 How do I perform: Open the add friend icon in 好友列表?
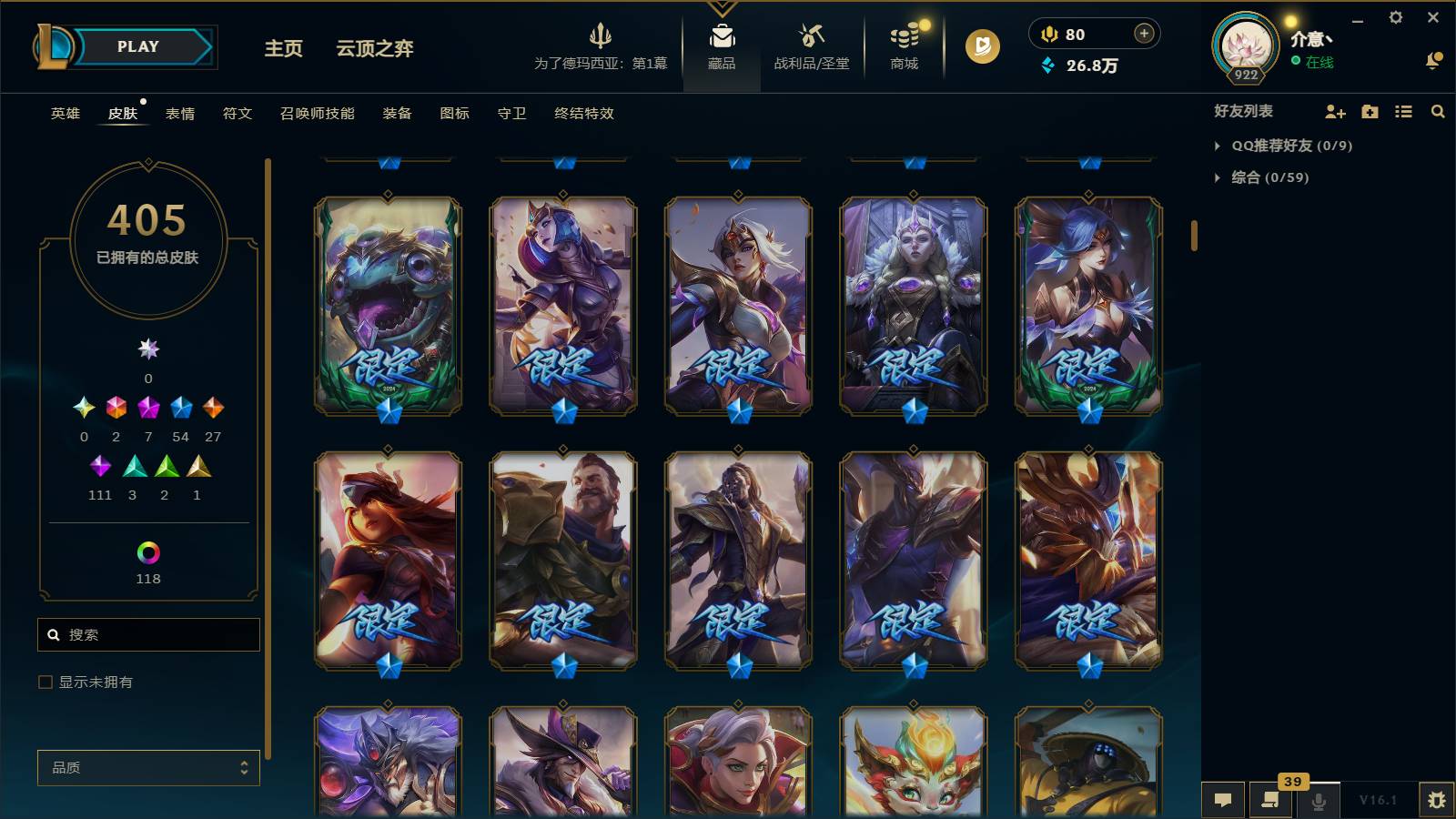[1334, 112]
